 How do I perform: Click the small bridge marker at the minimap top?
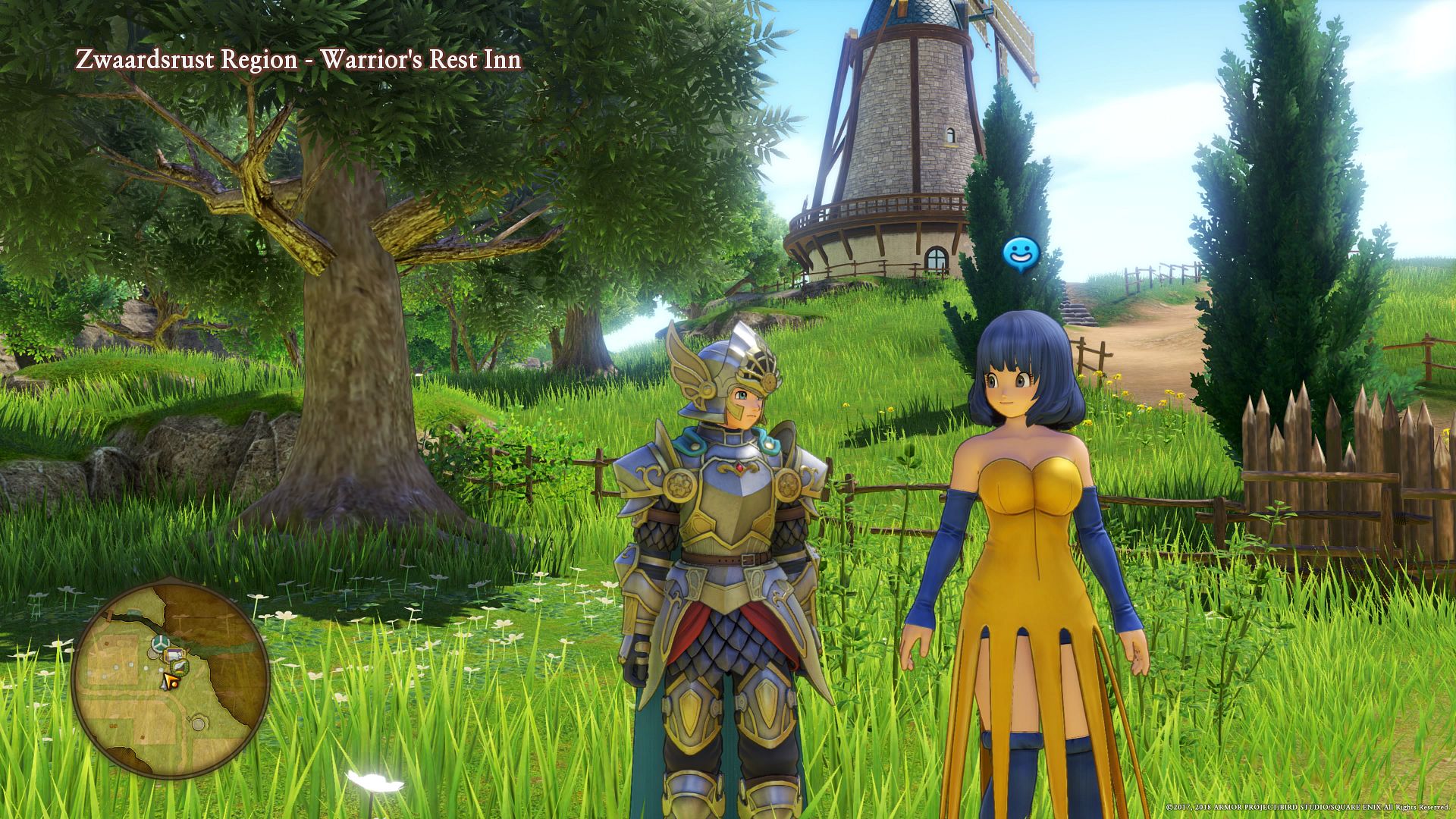111,613
